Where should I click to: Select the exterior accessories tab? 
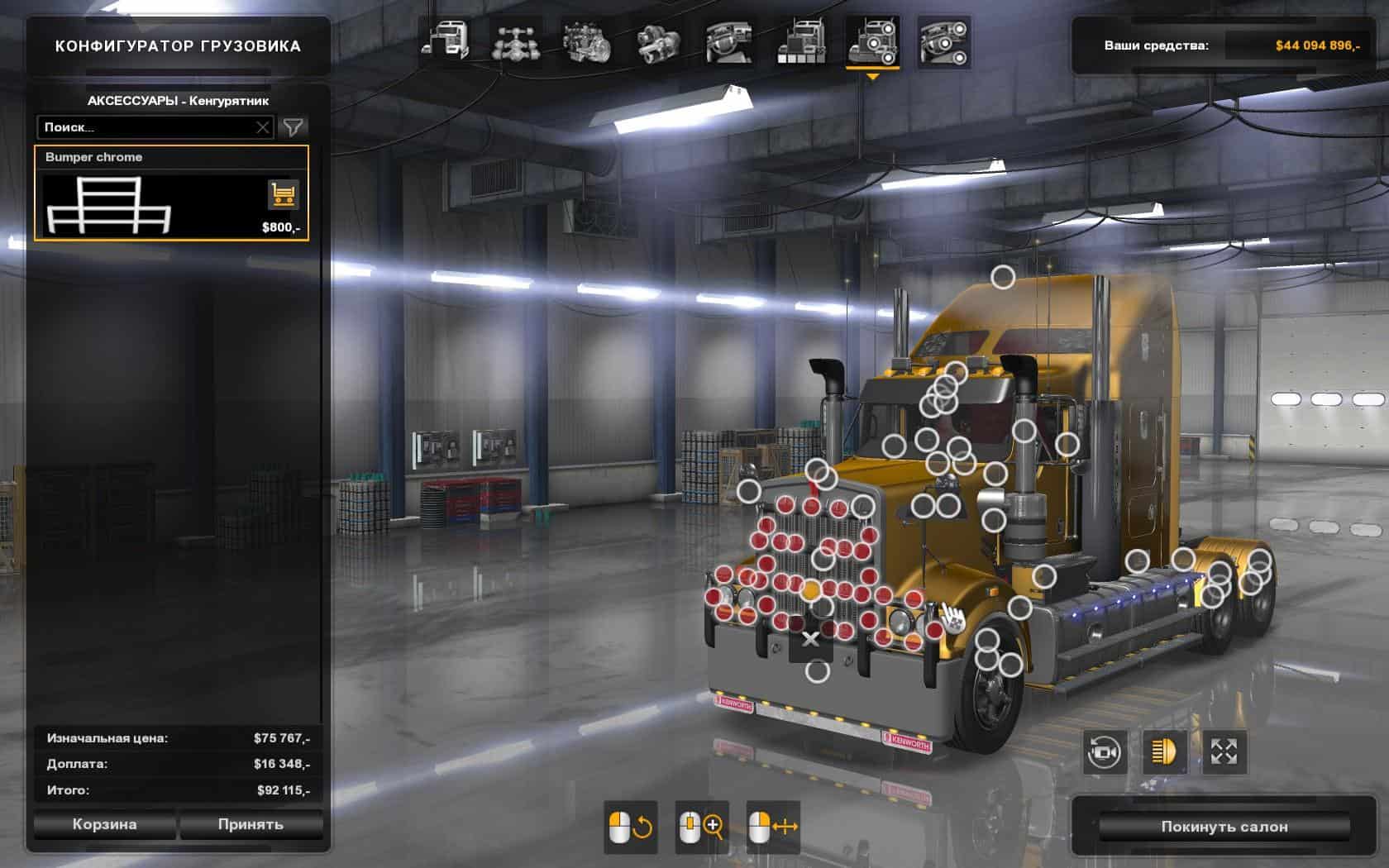[x=872, y=41]
